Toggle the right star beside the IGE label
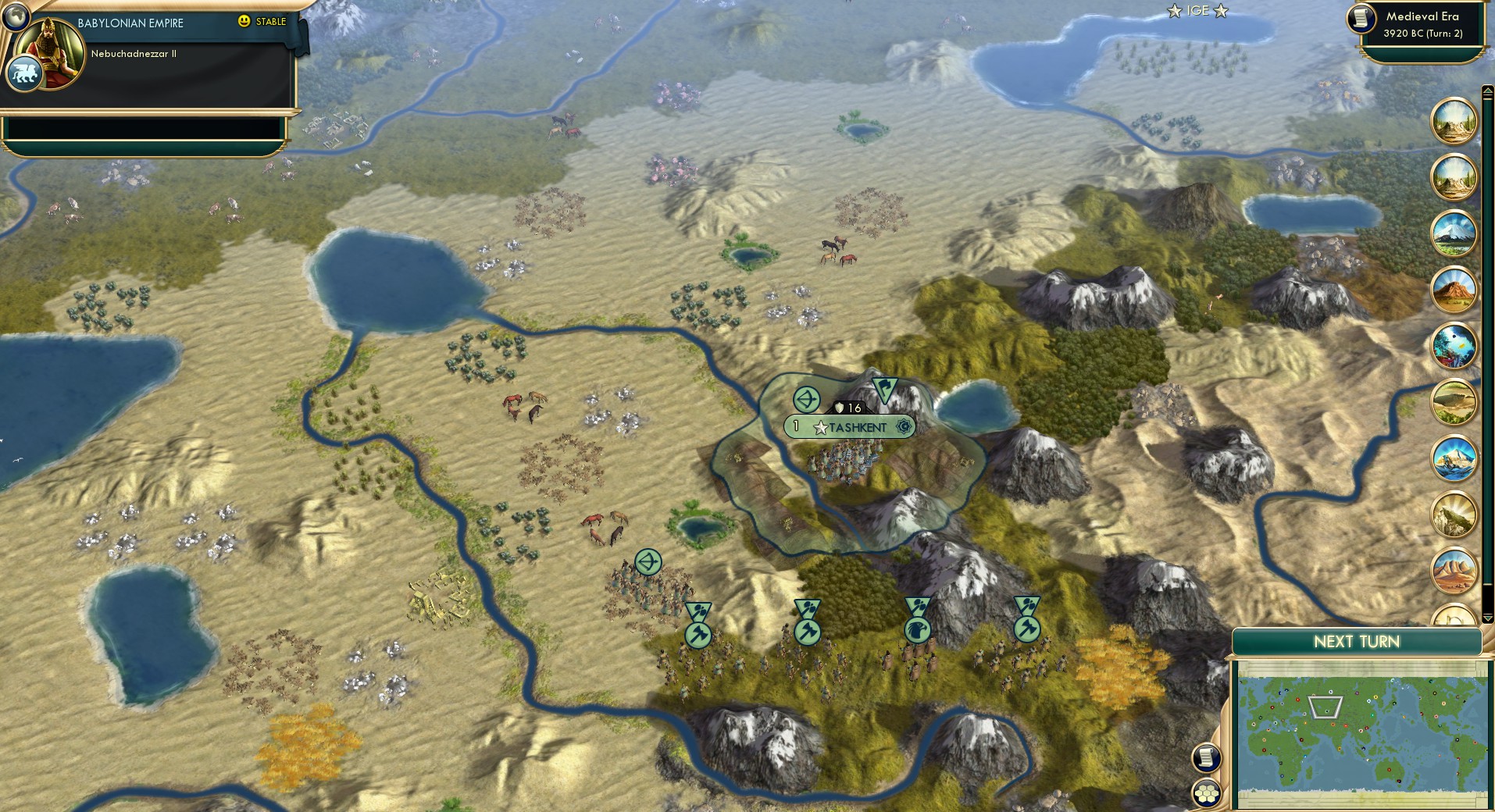 (1220, 11)
